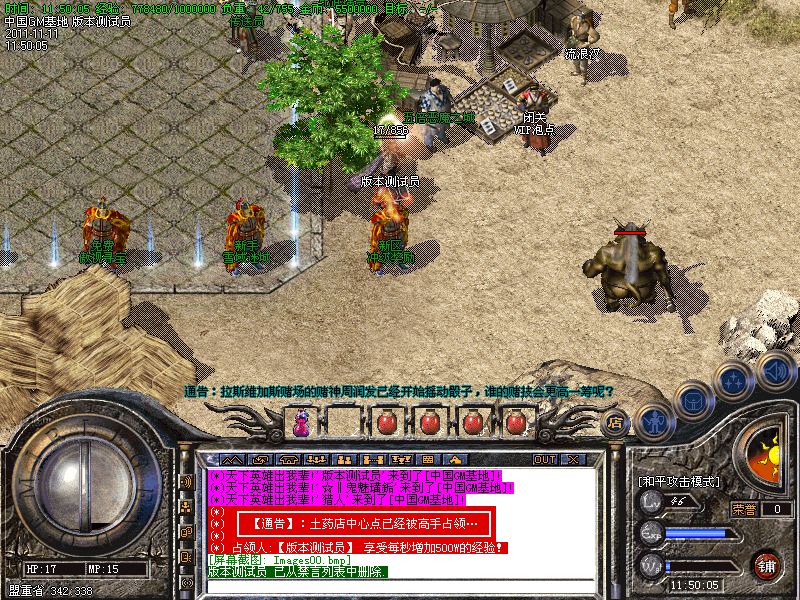Click the group hierarchy chat icon

click(x=186, y=507)
